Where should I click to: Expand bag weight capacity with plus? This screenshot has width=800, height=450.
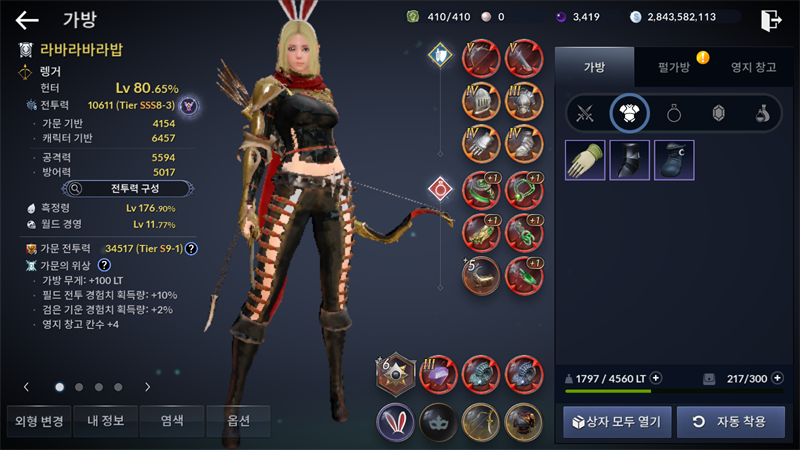click(x=656, y=378)
